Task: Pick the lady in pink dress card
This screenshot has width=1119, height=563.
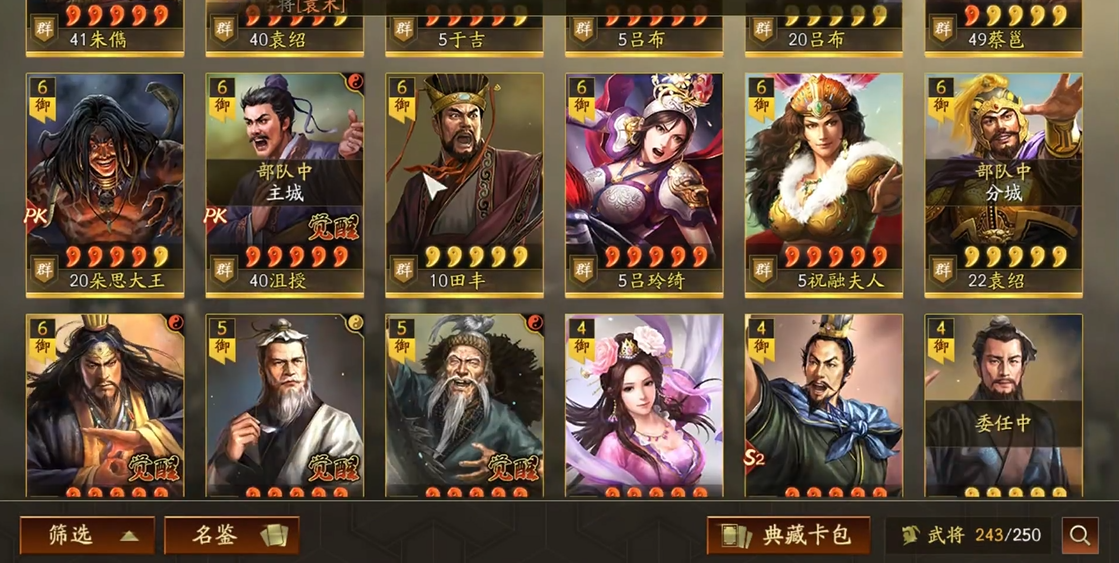Action: coord(644,405)
